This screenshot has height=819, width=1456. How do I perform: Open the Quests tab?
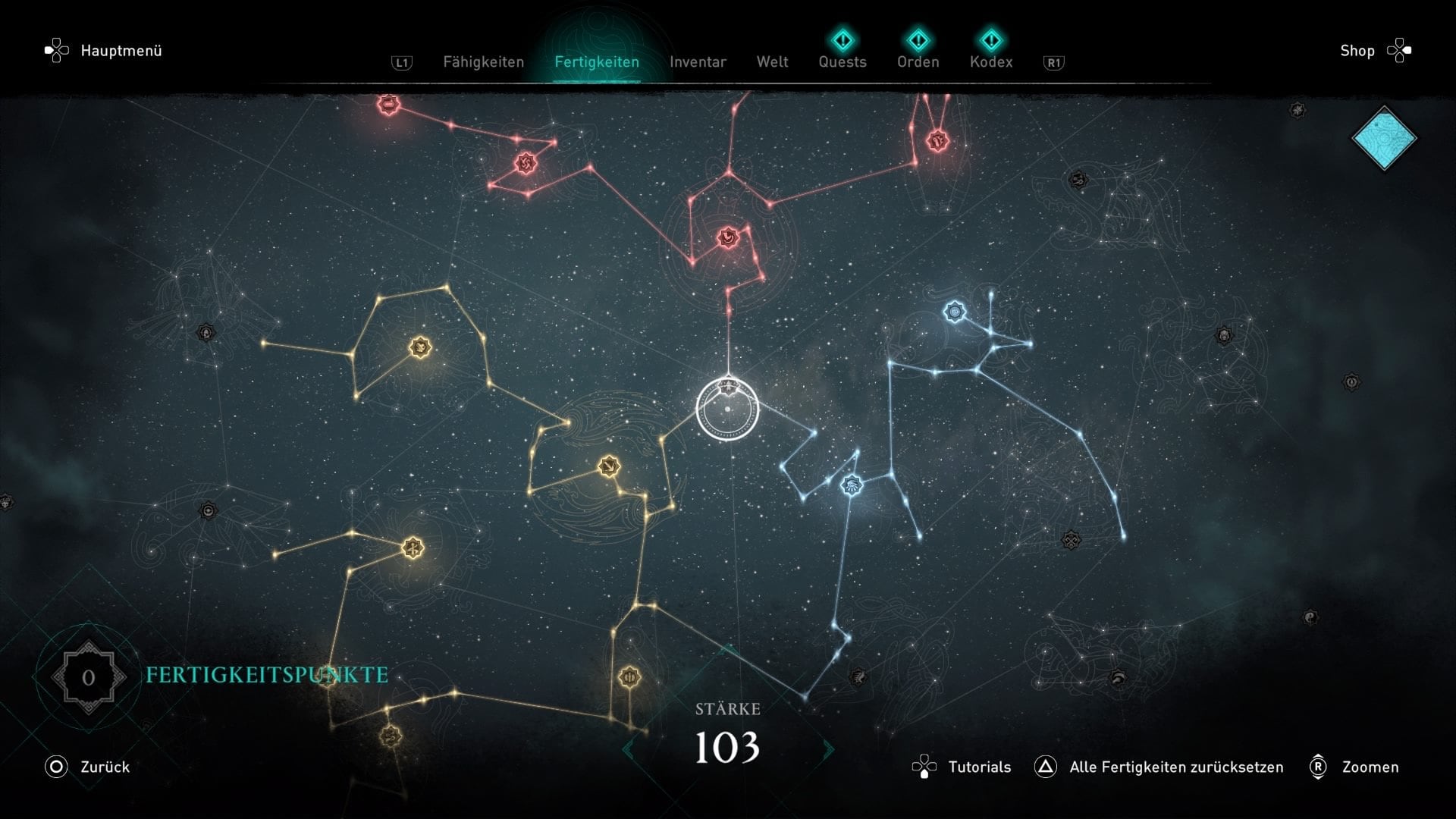click(842, 61)
